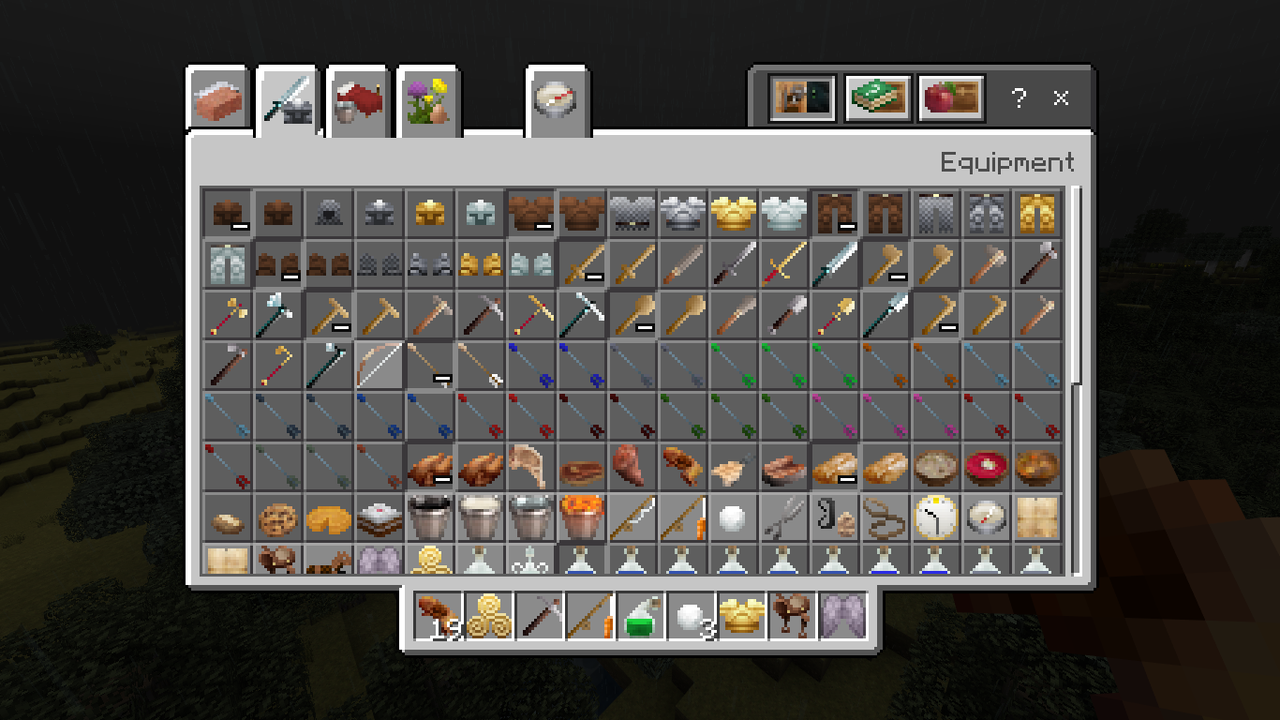Select the golden sword in the weapons row
Viewport: 1280px width, 720px height.
pyautogui.click(x=786, y=264)
